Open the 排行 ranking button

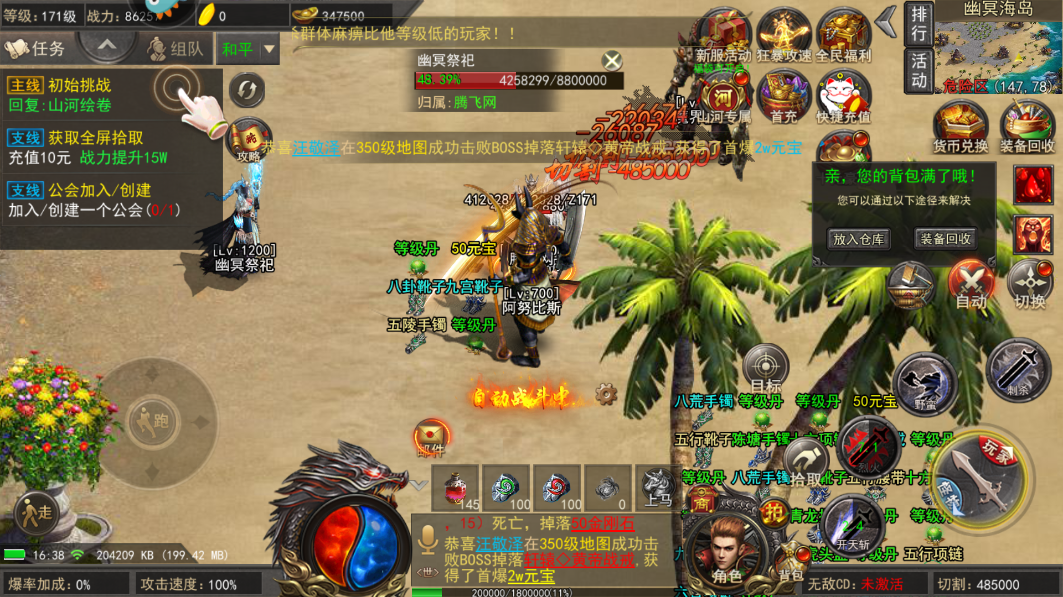click(918, 23)
